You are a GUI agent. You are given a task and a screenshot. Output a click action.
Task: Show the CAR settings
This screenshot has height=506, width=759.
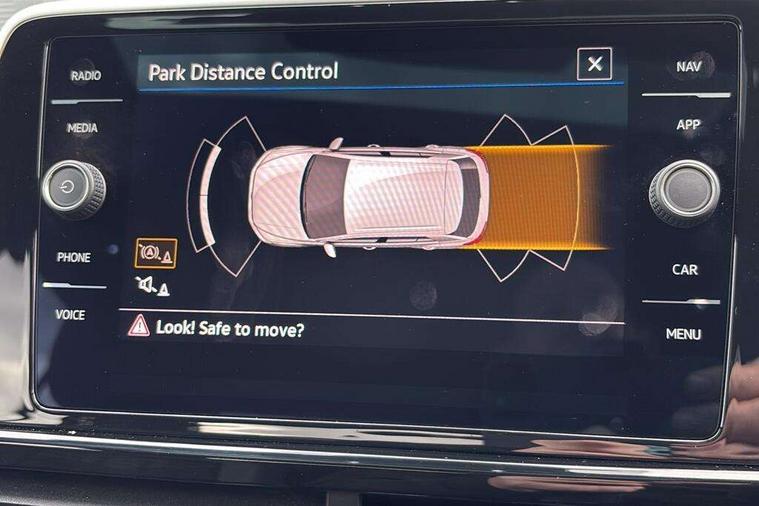685,269
